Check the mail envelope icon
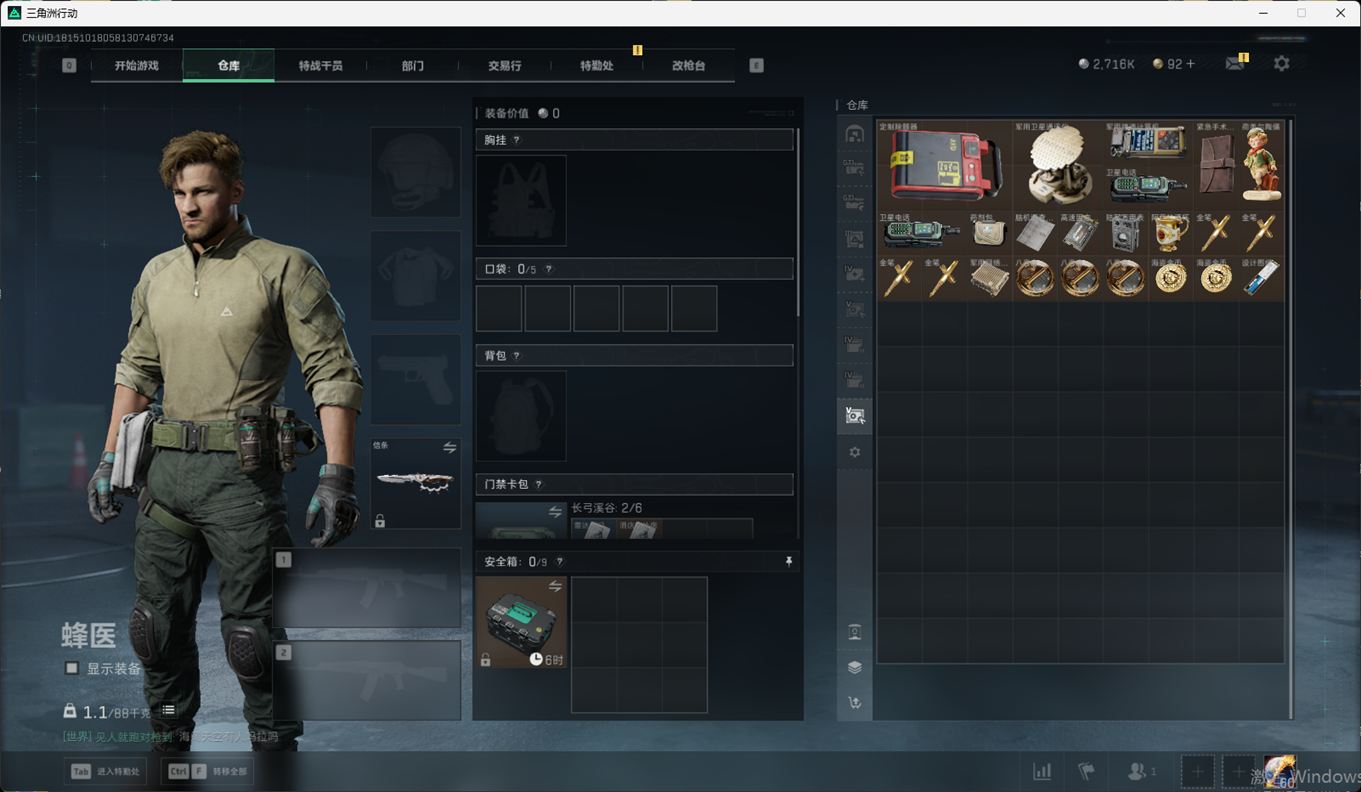Viewport: 1361px width, 792px height. [x=1235, y=63]
